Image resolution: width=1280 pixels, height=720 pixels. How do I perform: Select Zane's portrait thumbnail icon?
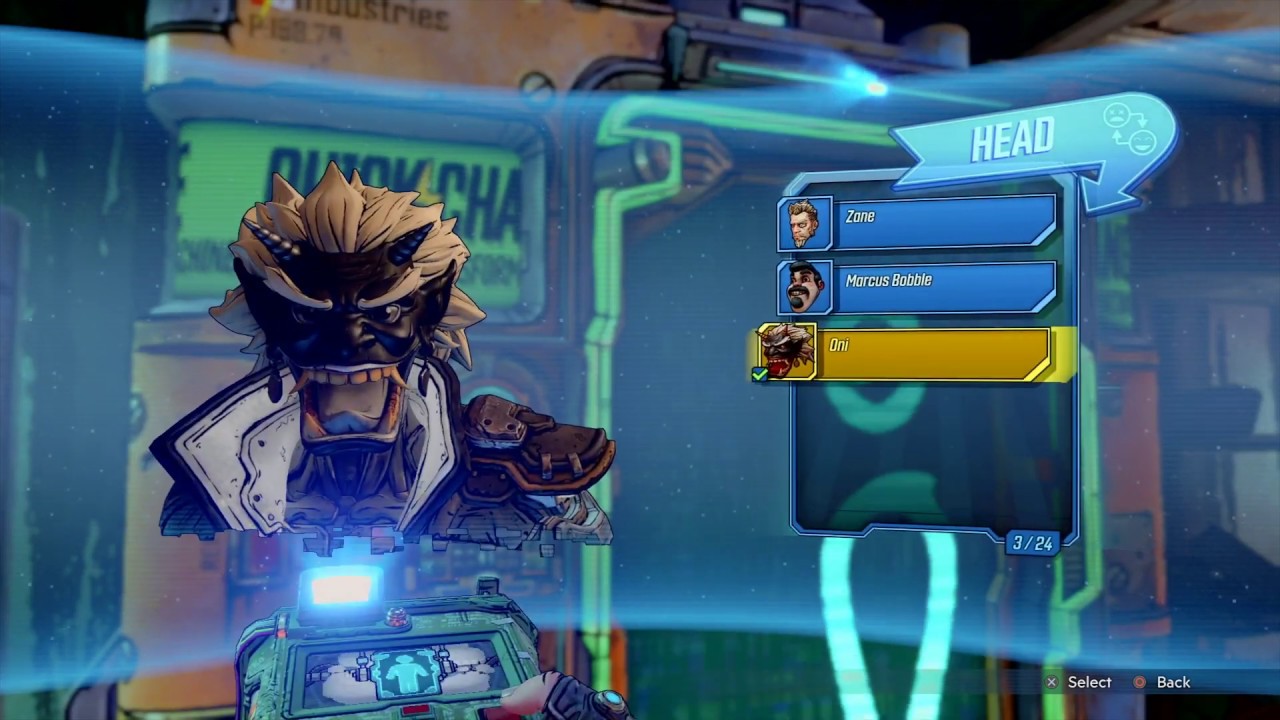tap(804, 222)
